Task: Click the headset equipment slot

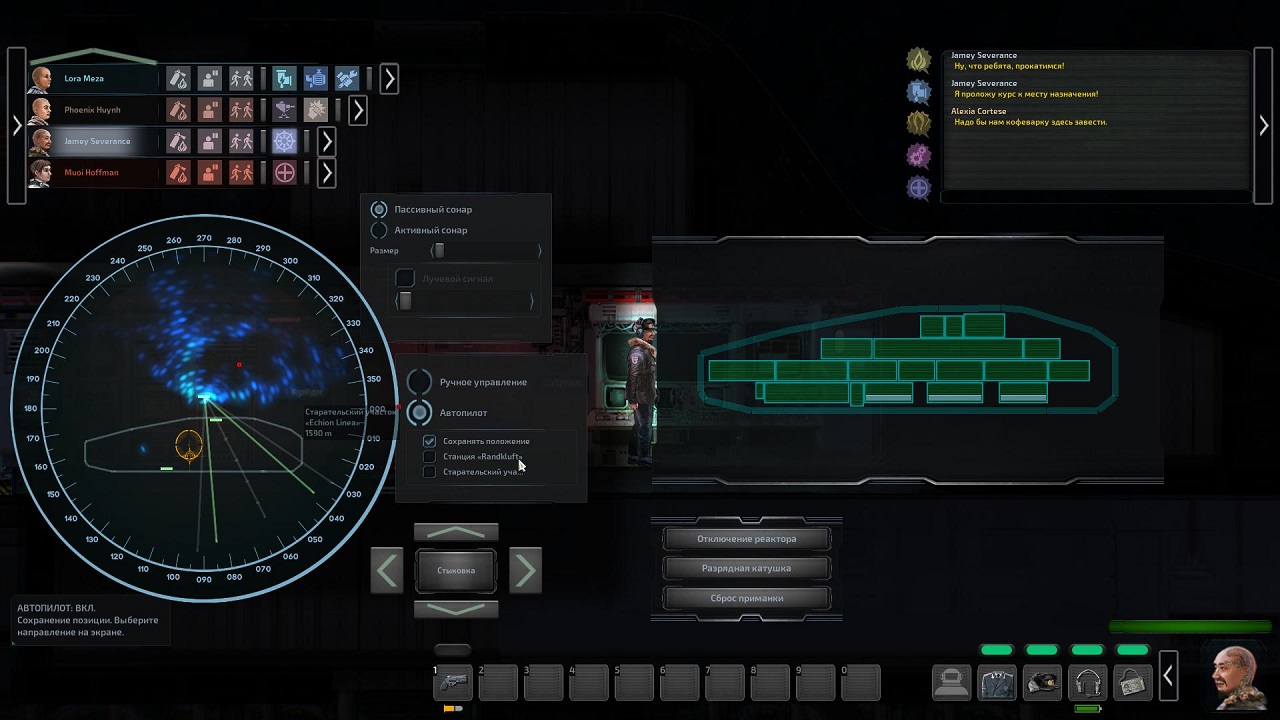Action: 1087,682
